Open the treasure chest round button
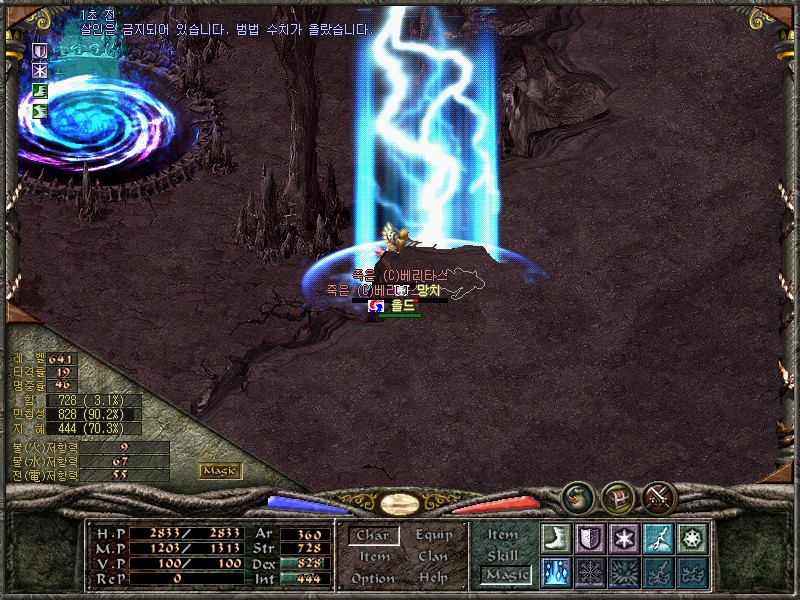 coord(619,497)
